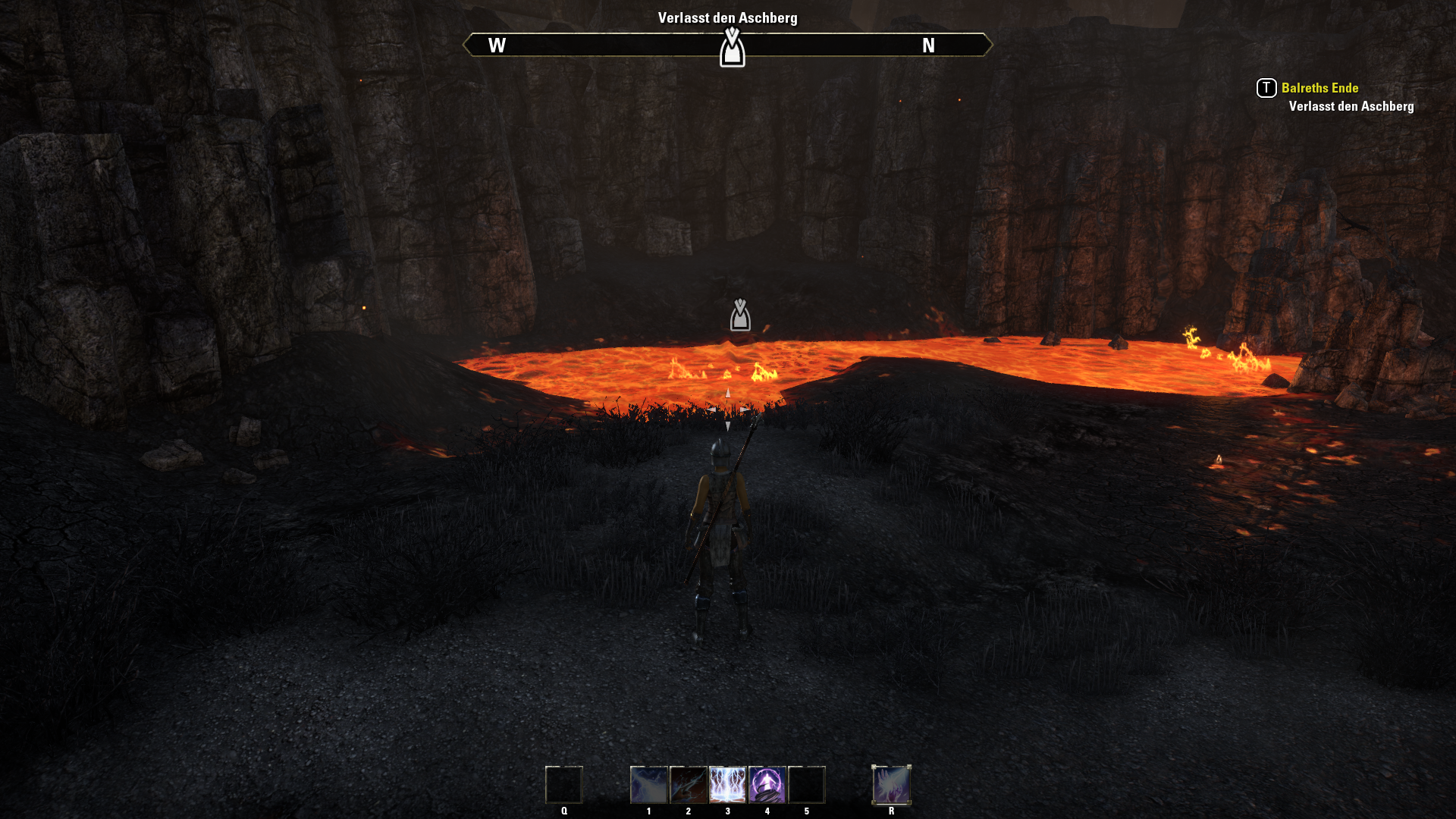Cast the pointing-hand lightning ability in slot 2
The width and height of the screenshot is (1456, 819).
[x=688, y=785]
